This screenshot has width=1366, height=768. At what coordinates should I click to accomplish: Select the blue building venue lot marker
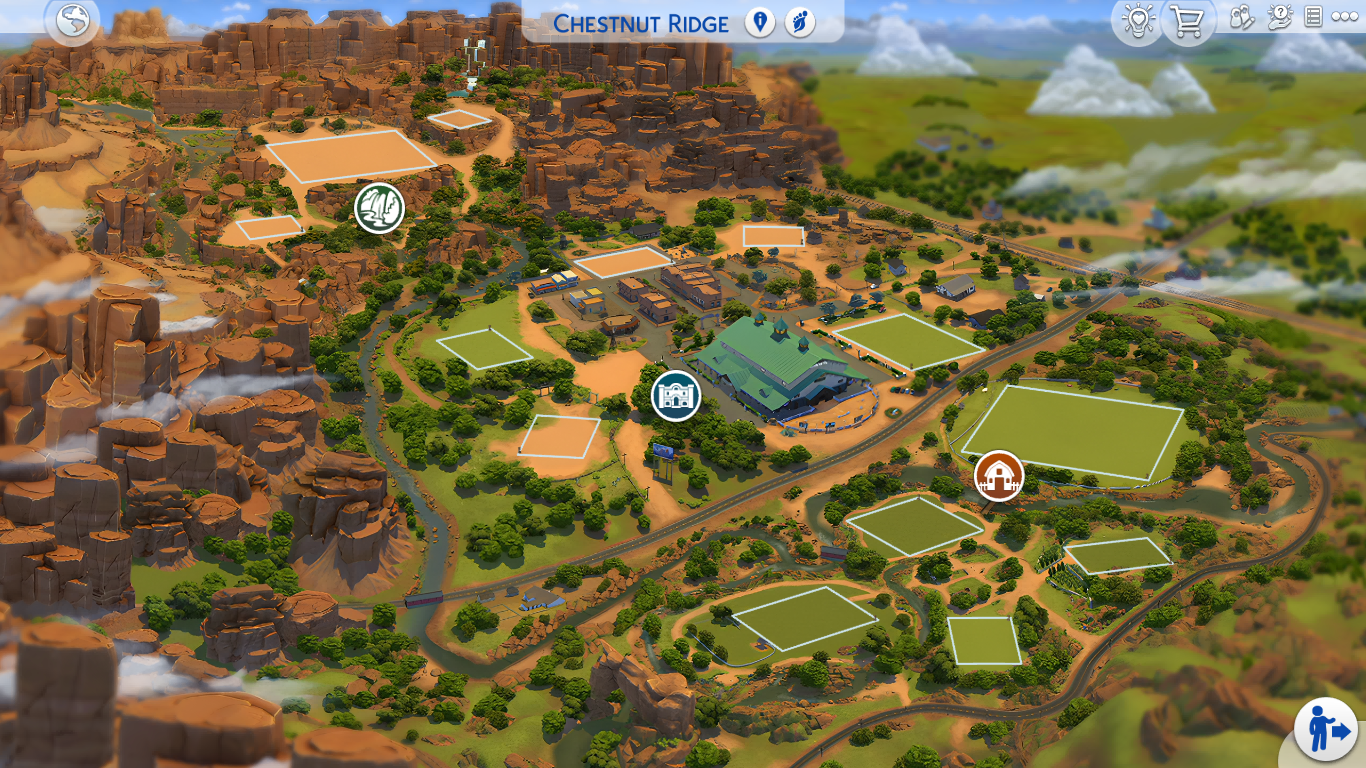pyautogui.click(x=676, y=396)
